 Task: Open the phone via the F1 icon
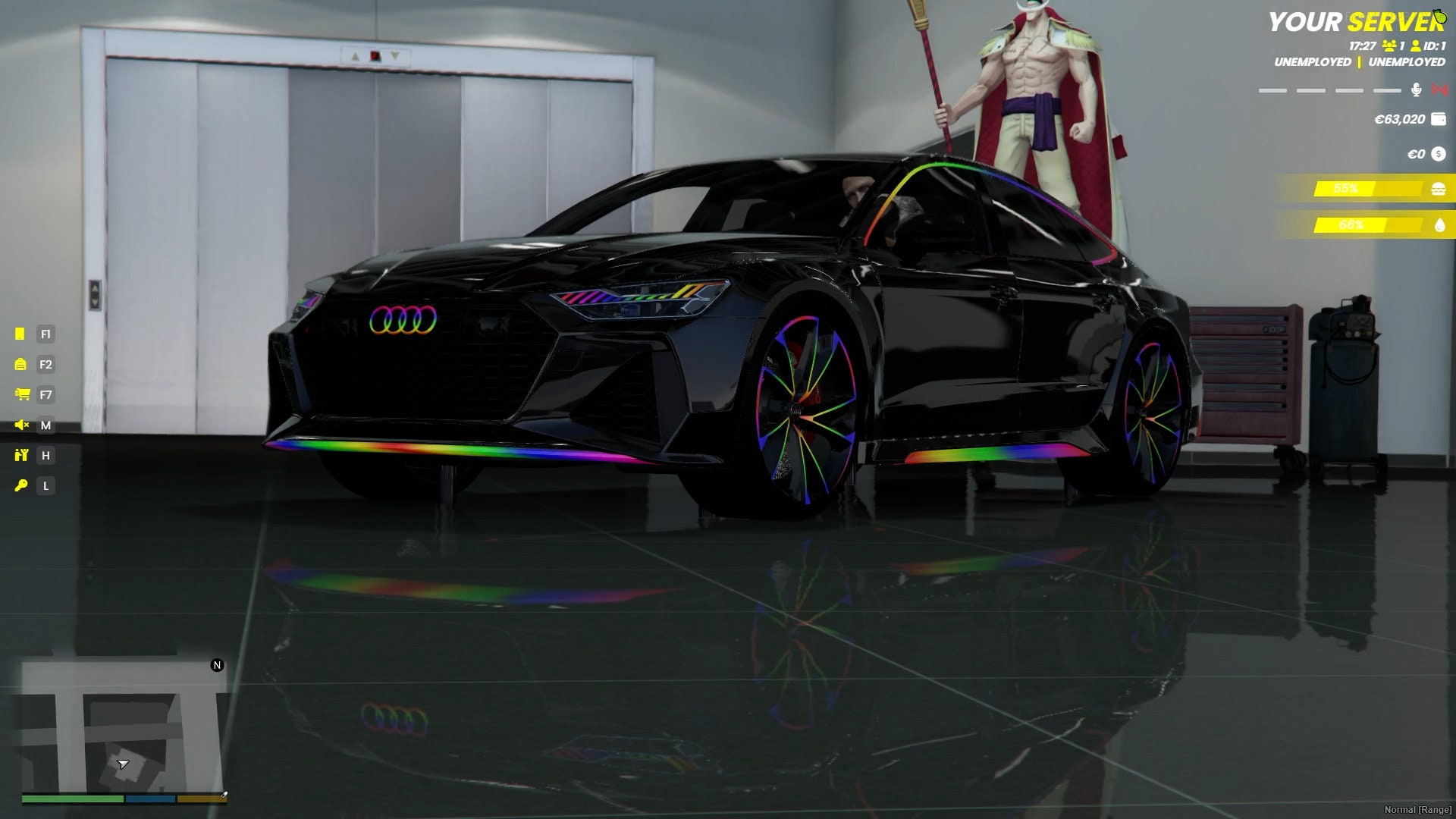pyautogui.click(x=21, y=334)
